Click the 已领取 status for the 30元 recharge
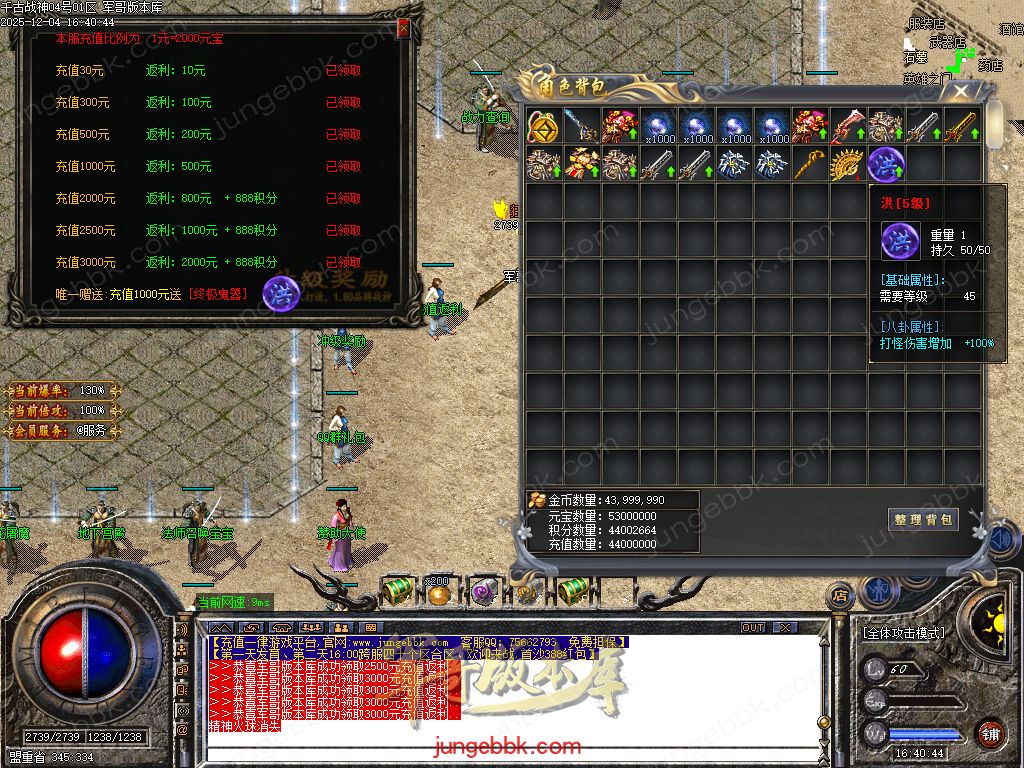 (343, 71)
